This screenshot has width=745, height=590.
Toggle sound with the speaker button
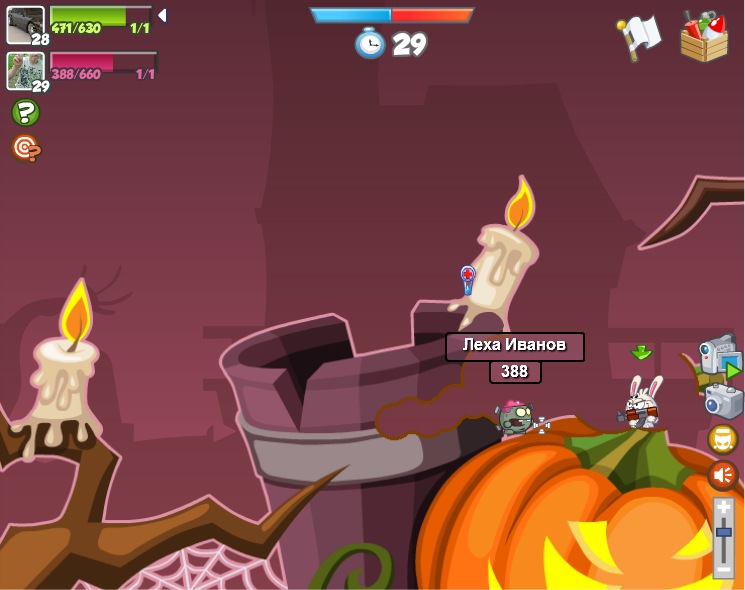point(723,474)
